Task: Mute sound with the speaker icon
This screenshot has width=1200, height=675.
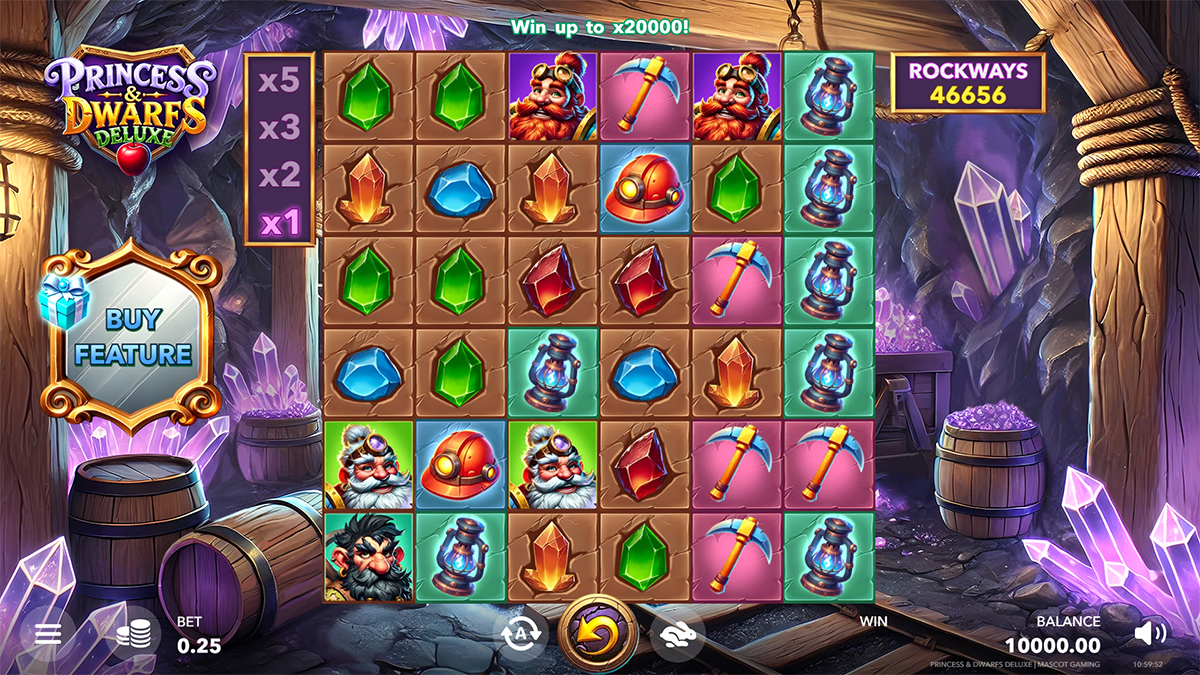Action: coord(1150,633)
